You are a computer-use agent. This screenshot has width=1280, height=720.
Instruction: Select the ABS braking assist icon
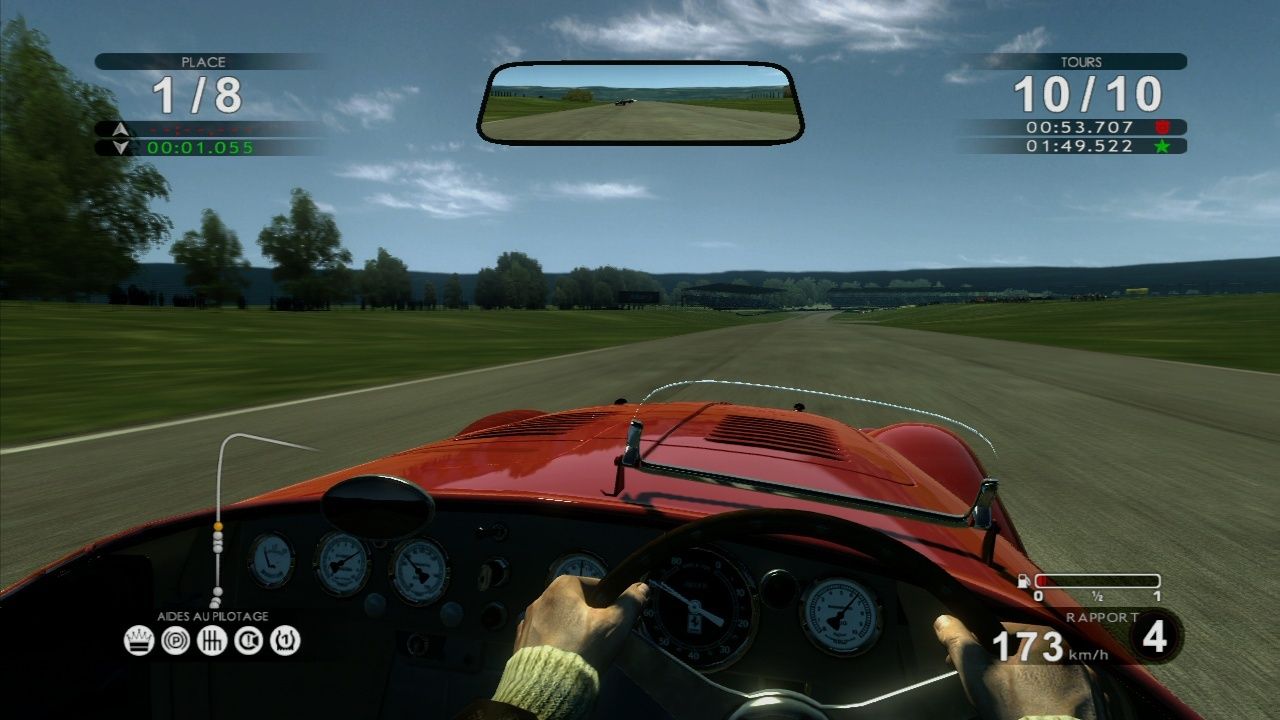[x=176, y=641]
